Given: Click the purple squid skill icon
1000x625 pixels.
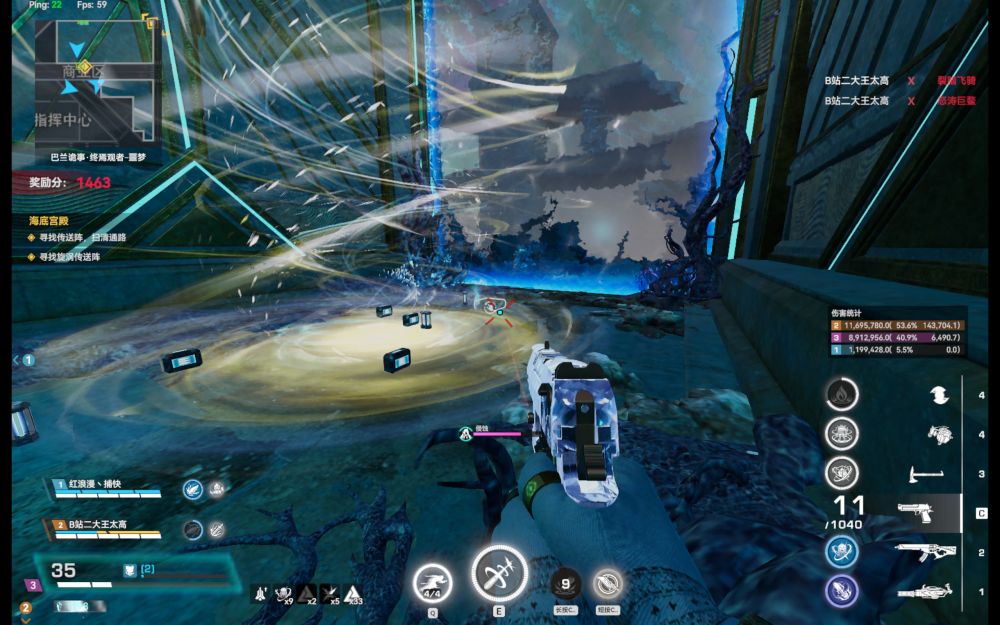Looking at the screenshot, I should point(842,591).
